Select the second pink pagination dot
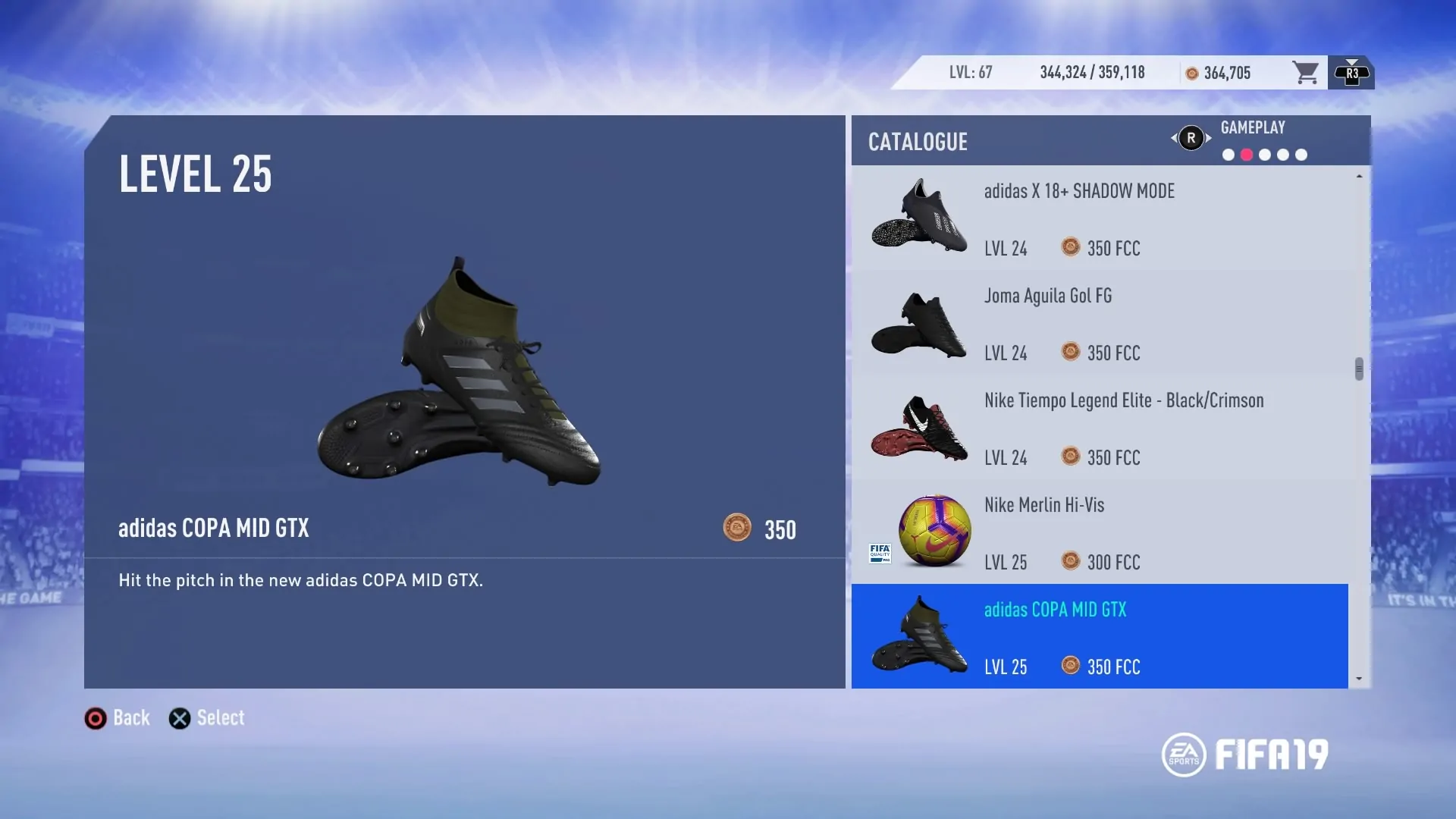The height and width of the screenshot is (819, 1456). (x=1246, y=154)
